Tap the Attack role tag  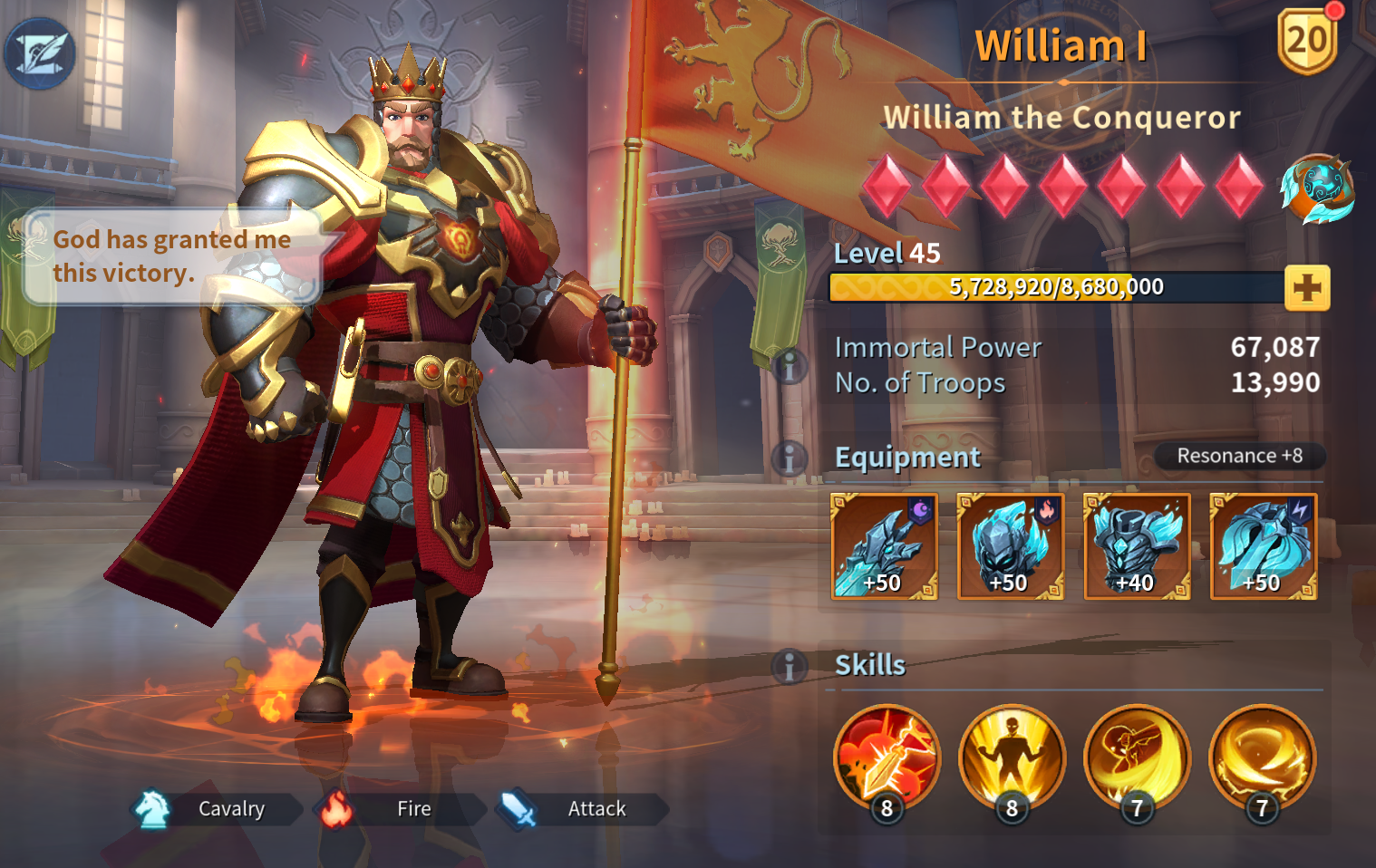click(582, 809)
